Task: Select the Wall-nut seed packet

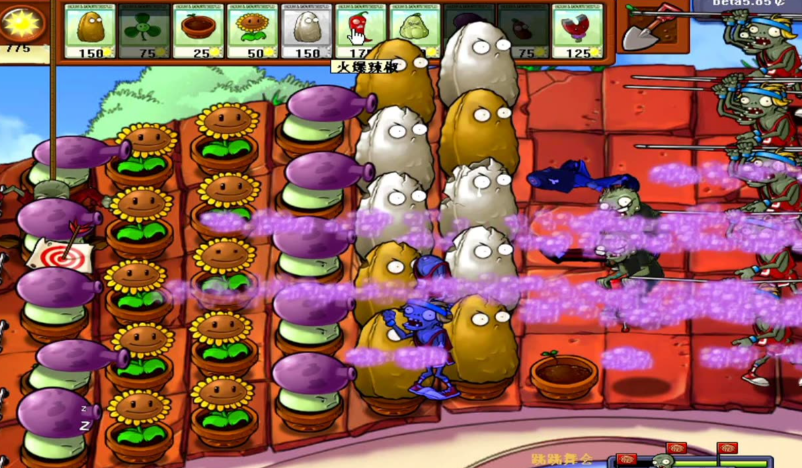Action: coord(90,30)
